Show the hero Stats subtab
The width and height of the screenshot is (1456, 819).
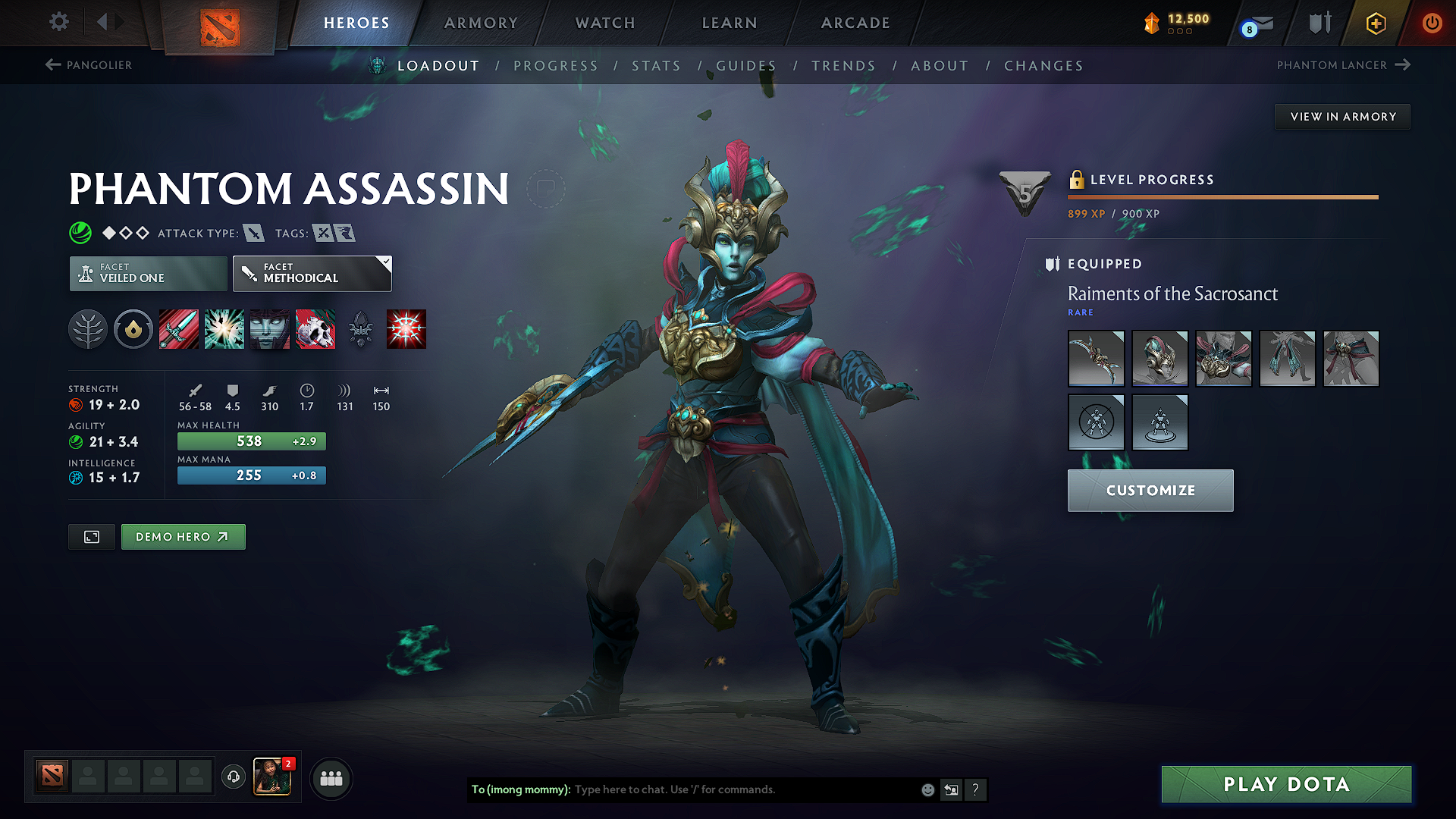click(656, 66)
